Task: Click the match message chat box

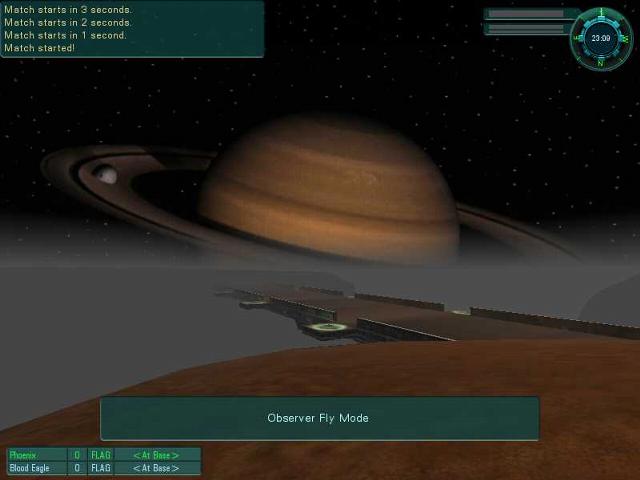Action: [132, 29]
